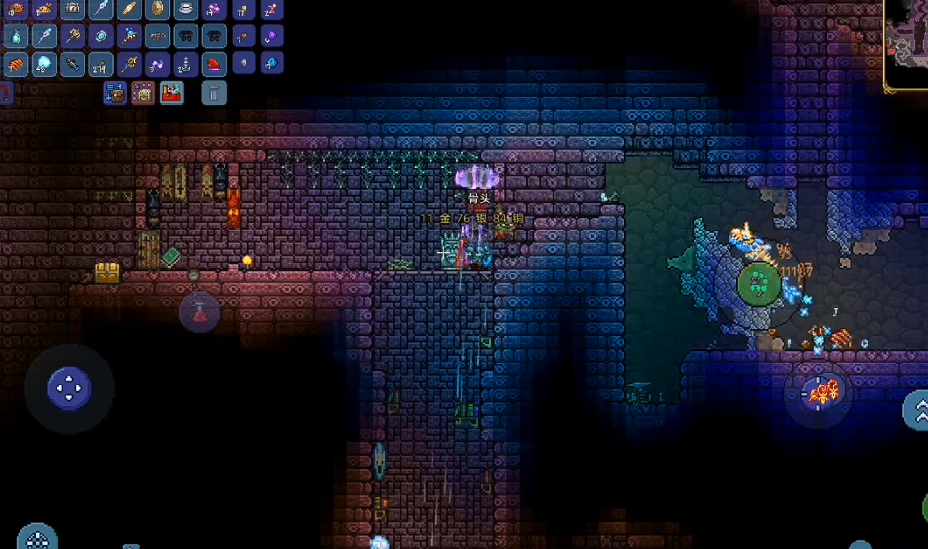Select the bottled potion inventory slot
Image resolution: width=928 pixels, height=549 pixels.
[16, 38]
